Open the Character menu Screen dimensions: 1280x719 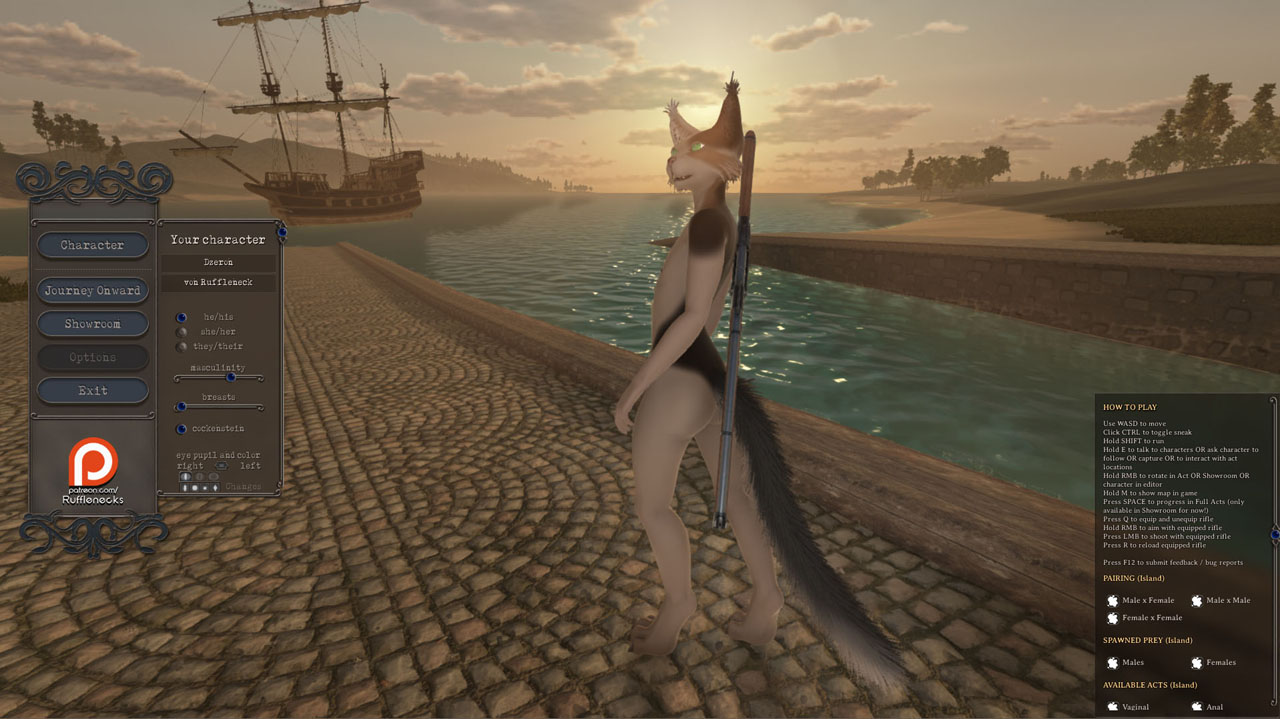coord(92,245)
